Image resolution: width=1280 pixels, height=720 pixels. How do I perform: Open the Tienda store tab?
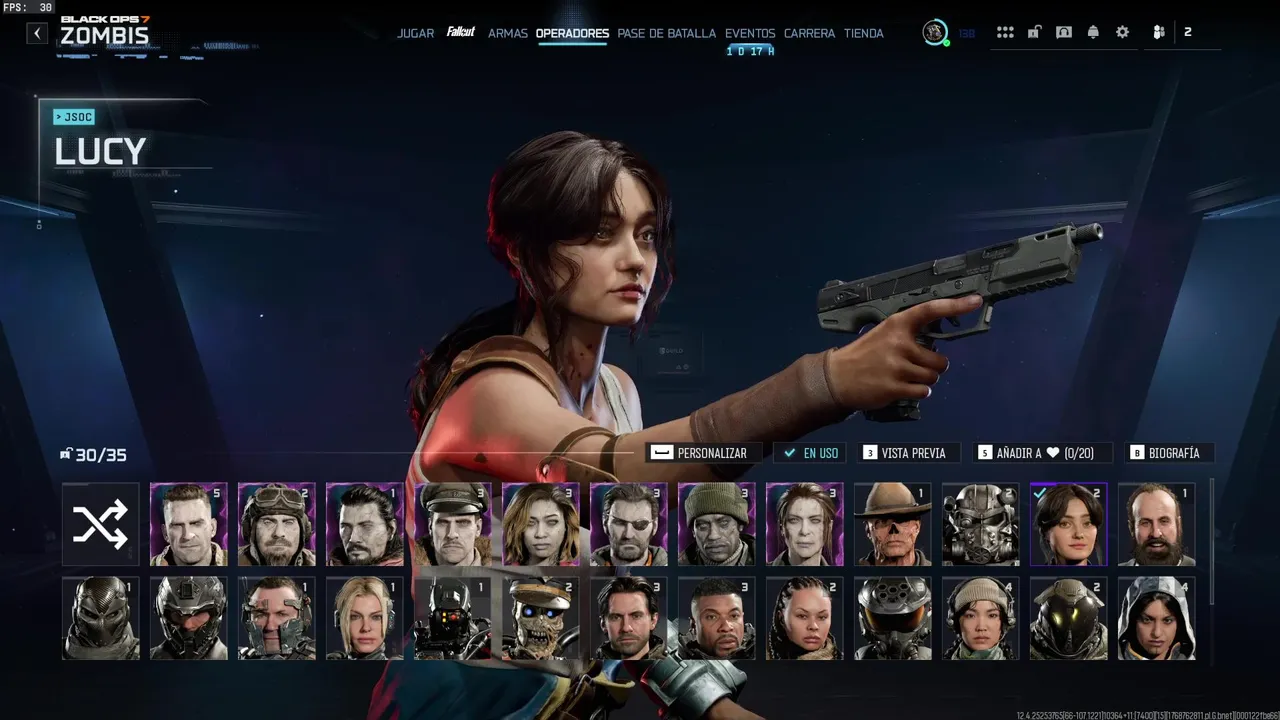(863, 33)
